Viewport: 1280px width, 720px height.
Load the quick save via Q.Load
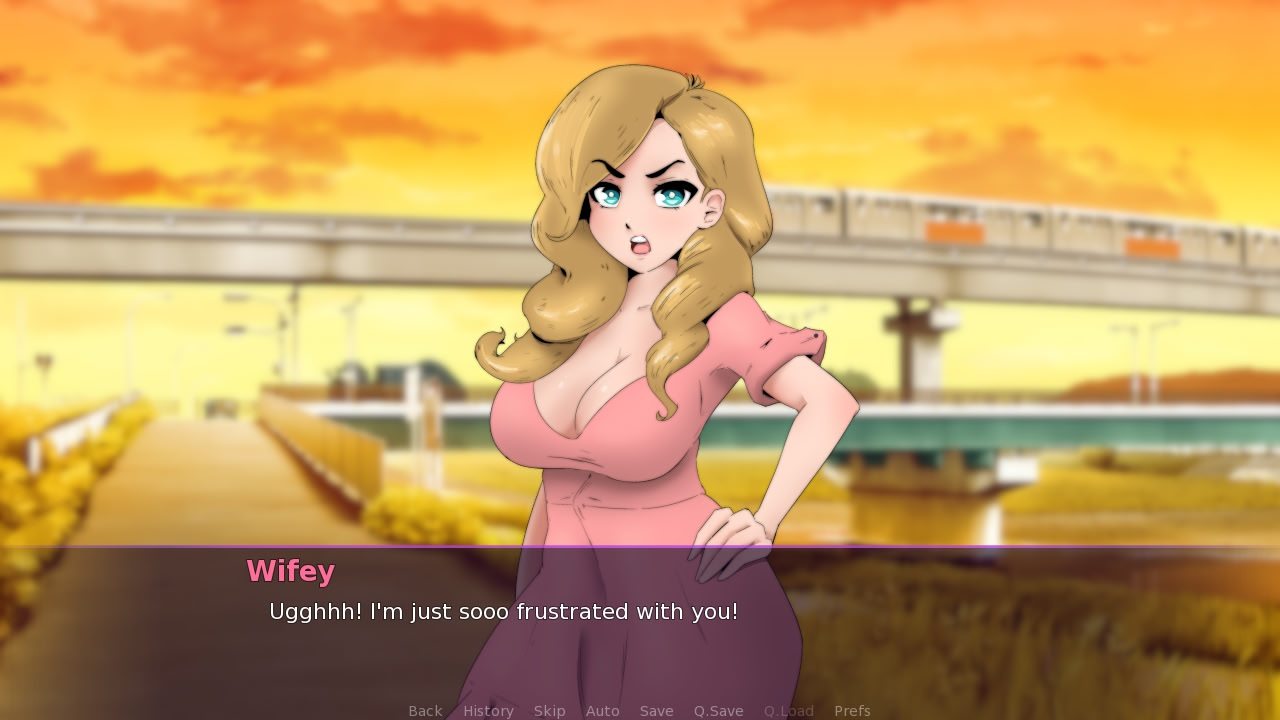pos(789,710)
